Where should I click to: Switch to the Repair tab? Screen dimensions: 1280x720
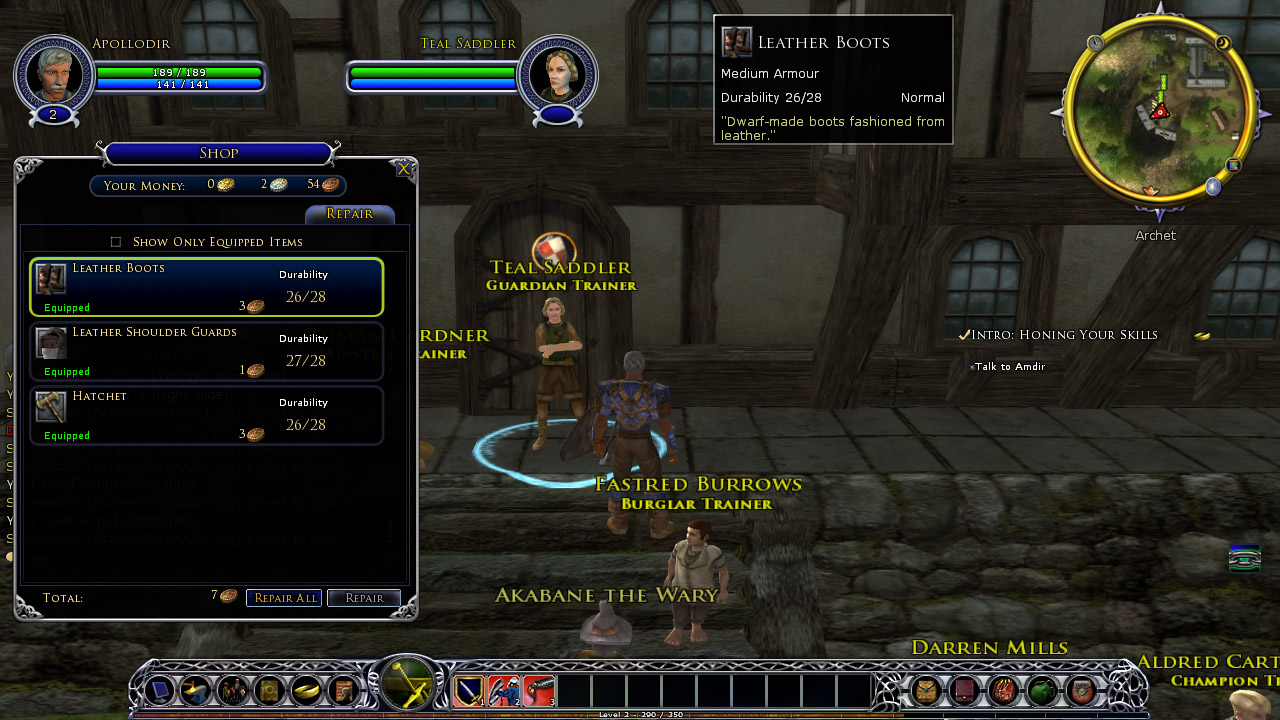350,214
